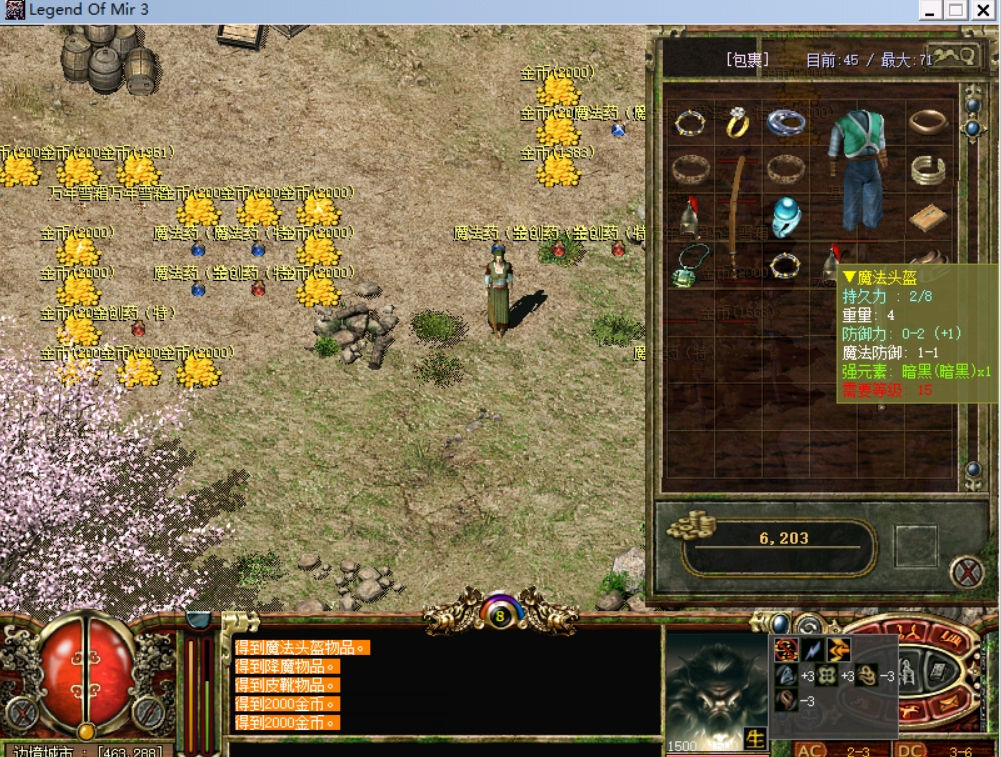Click the 生 mode button on portrait
The width and height of the screenshot is (1001, 757).
(755, 740)
